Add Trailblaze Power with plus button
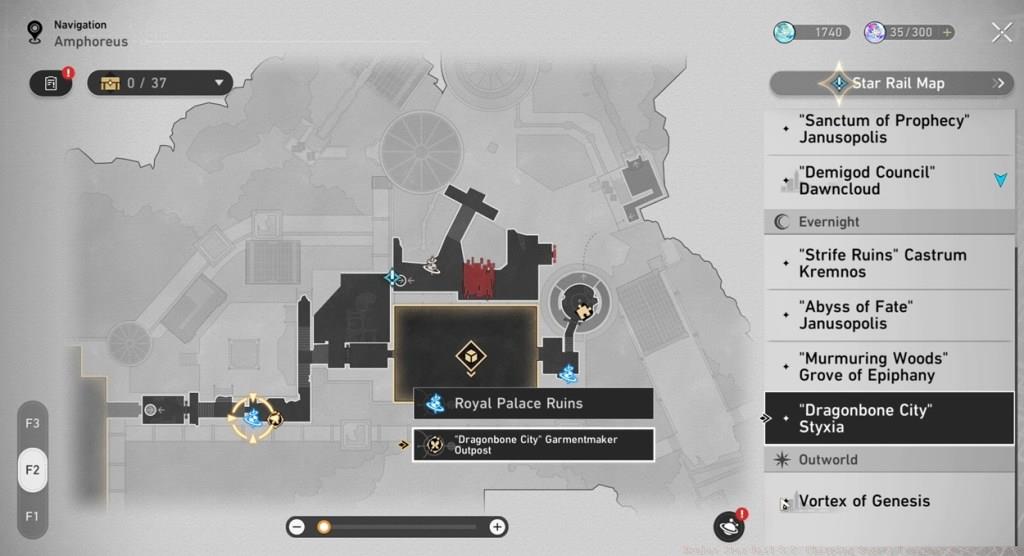1024x556 pixels. point(944,33)
